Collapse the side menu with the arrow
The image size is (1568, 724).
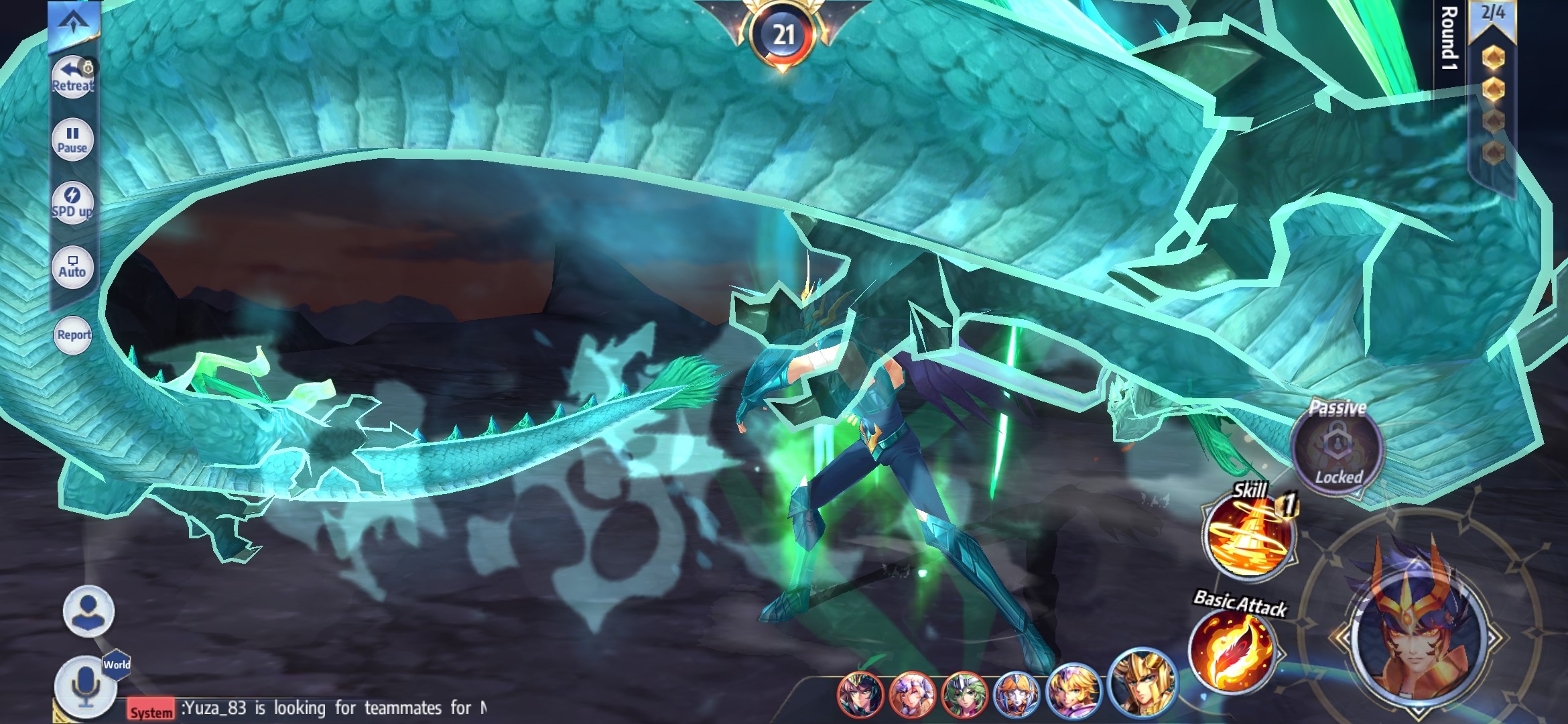pos(74,23)
